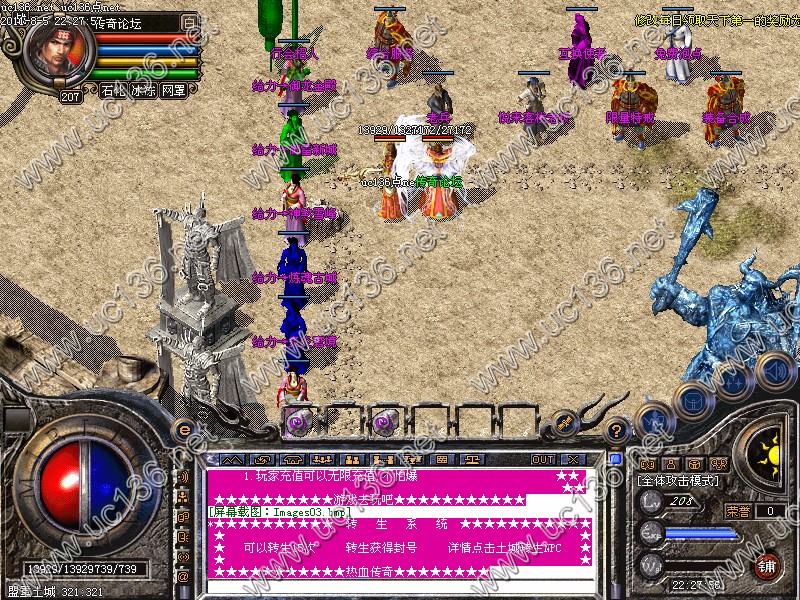Select the 冰冻 status button
This screenshot has width=800, height=600.
[143, 90]
